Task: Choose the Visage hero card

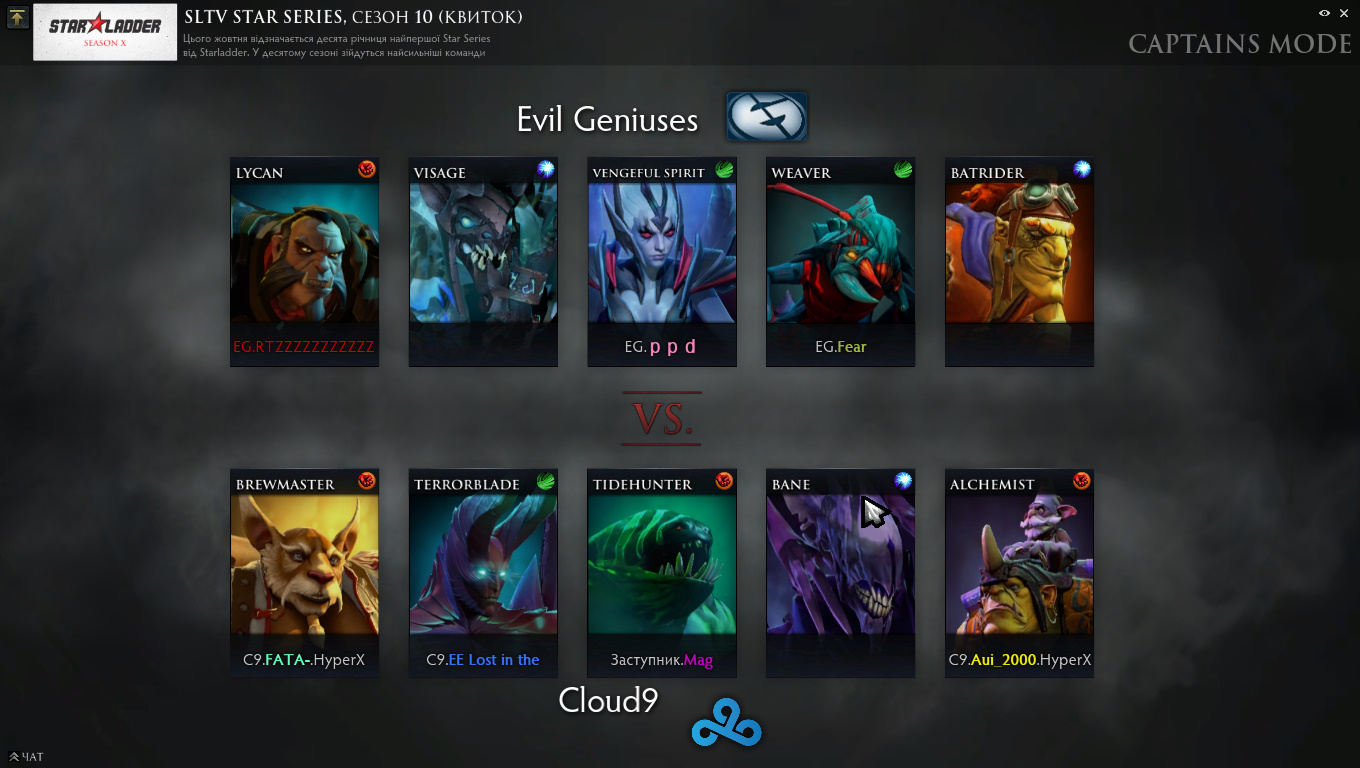Action: coord(483,262)
